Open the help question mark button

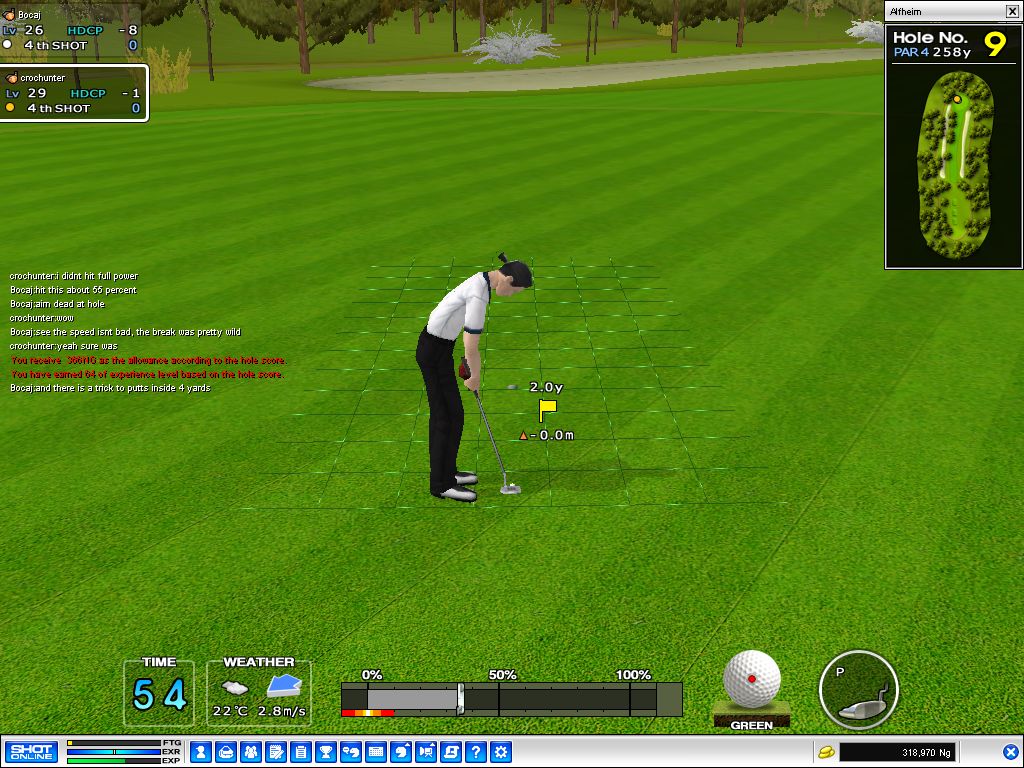tap(476, 752)
